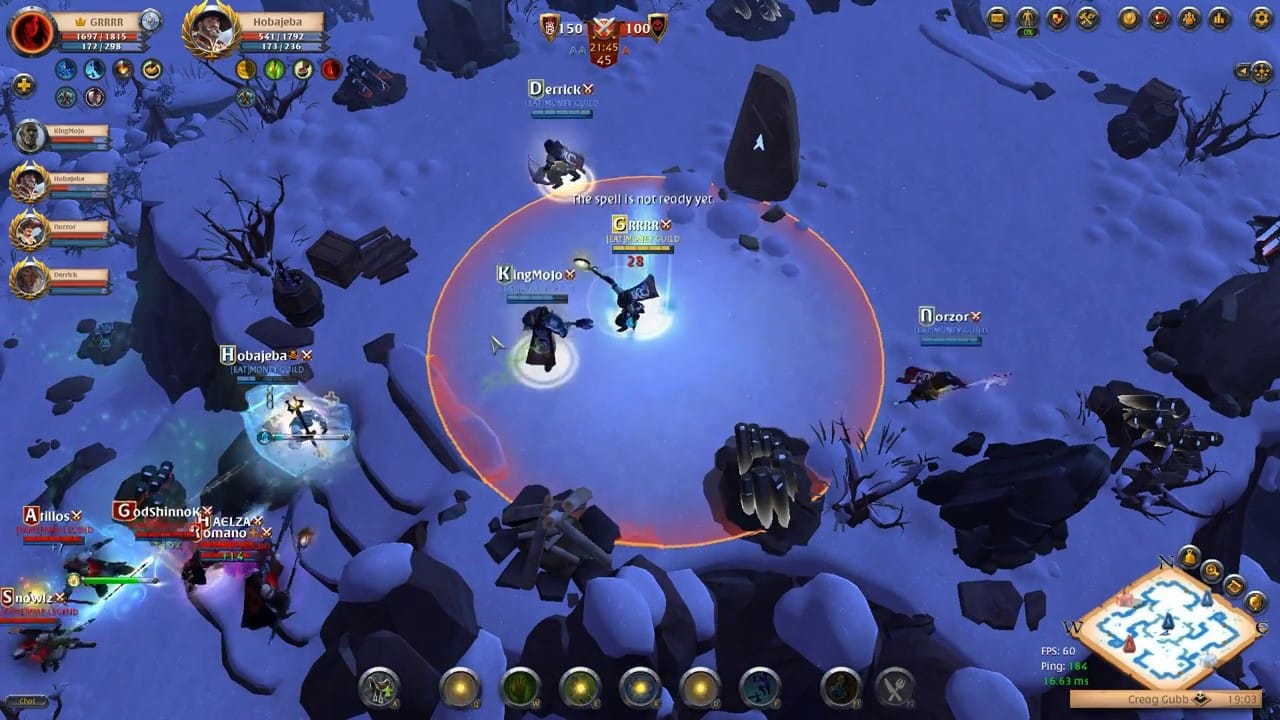Open the game settings gear icon

pyautogui.click(x=1258, y=15)
